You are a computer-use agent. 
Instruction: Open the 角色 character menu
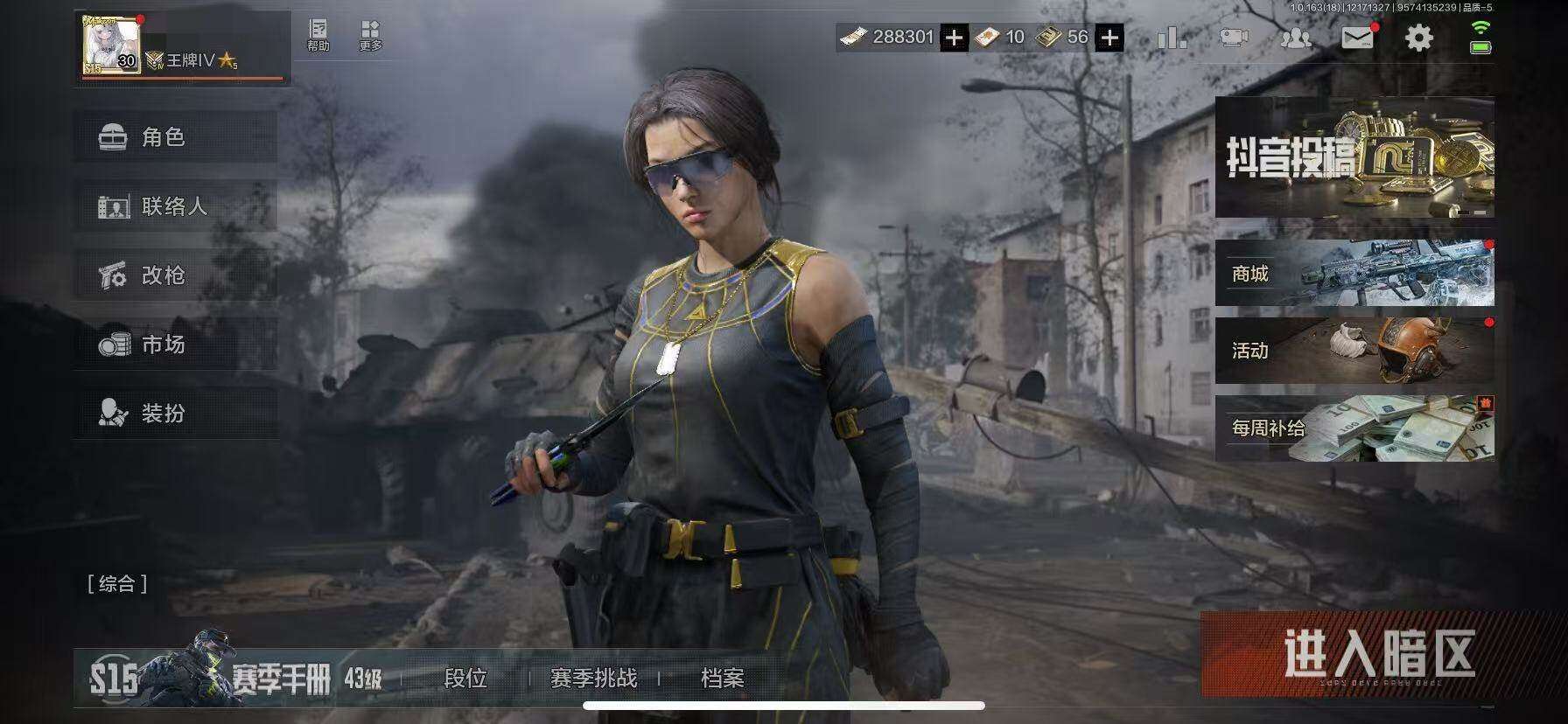(x=175, y=137)
